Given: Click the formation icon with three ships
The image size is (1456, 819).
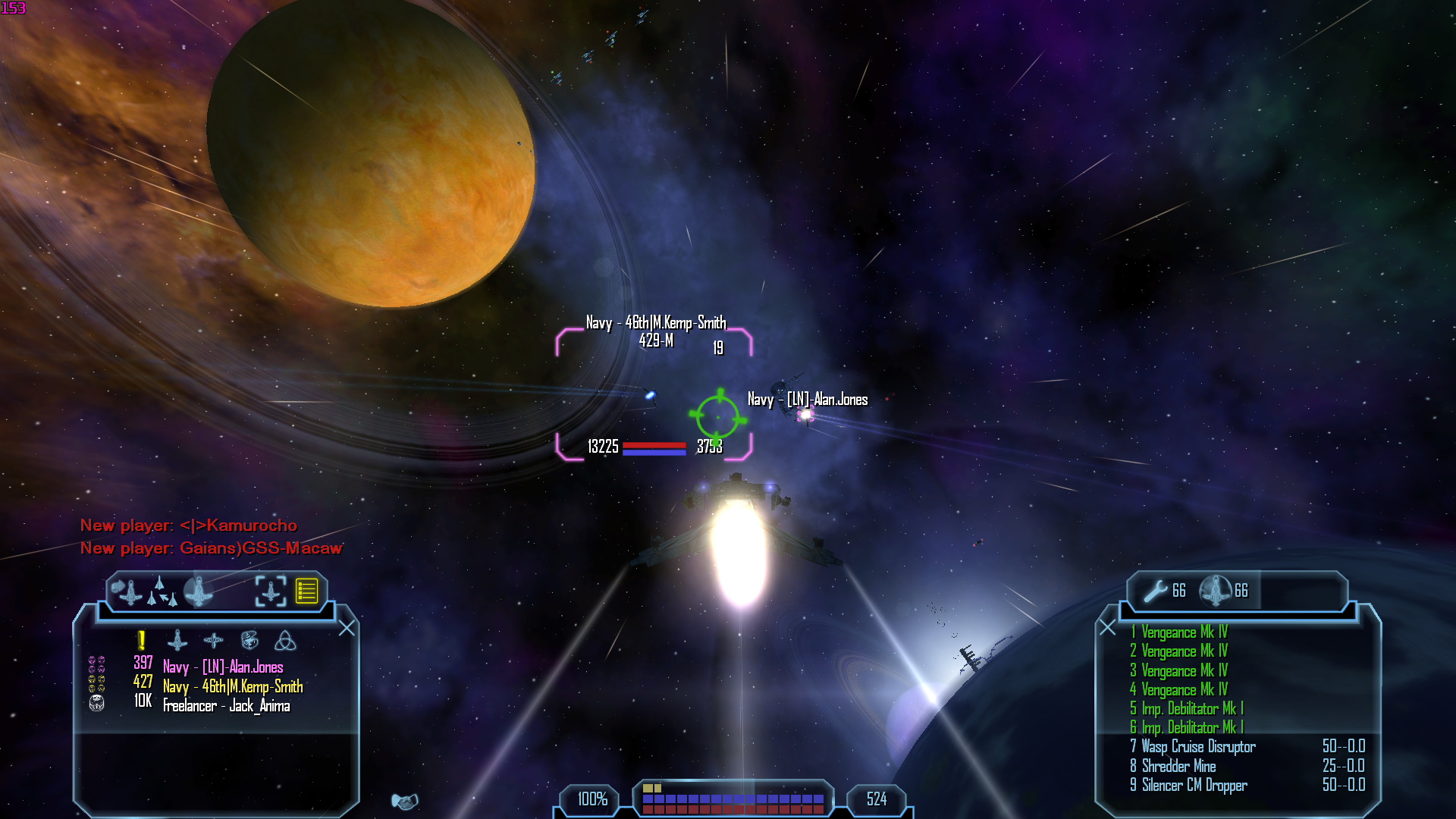Looking at the screenshot, I should [x=162, y=591].
